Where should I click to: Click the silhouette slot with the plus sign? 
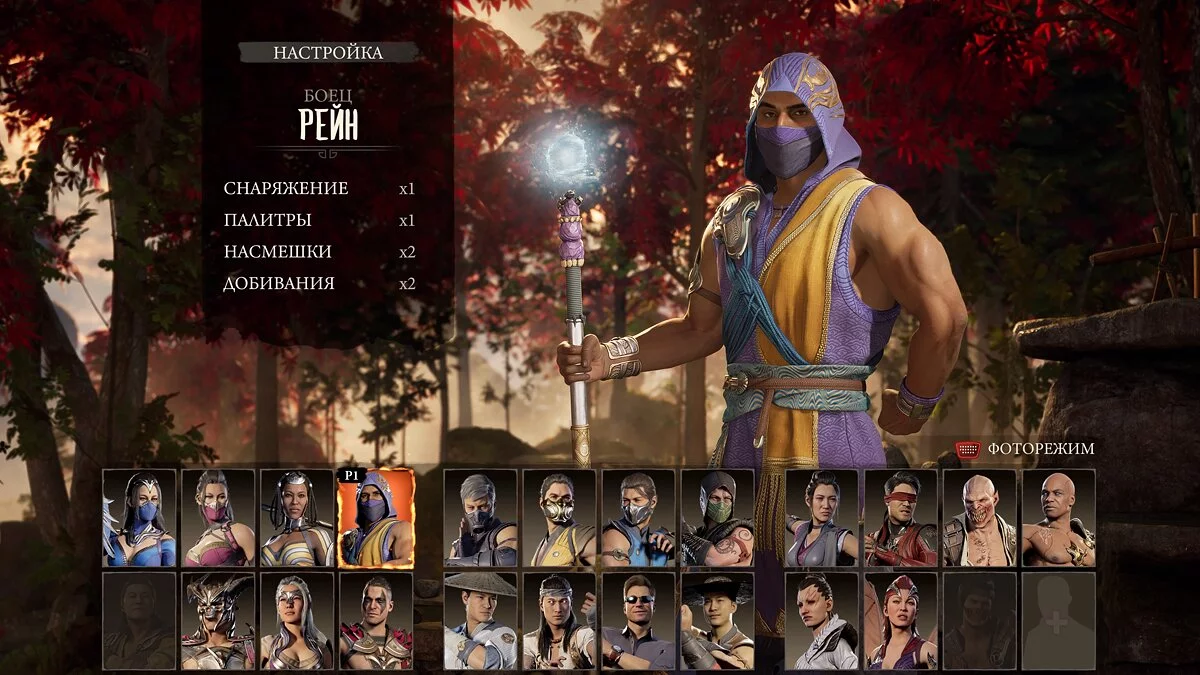point(1059,621)
